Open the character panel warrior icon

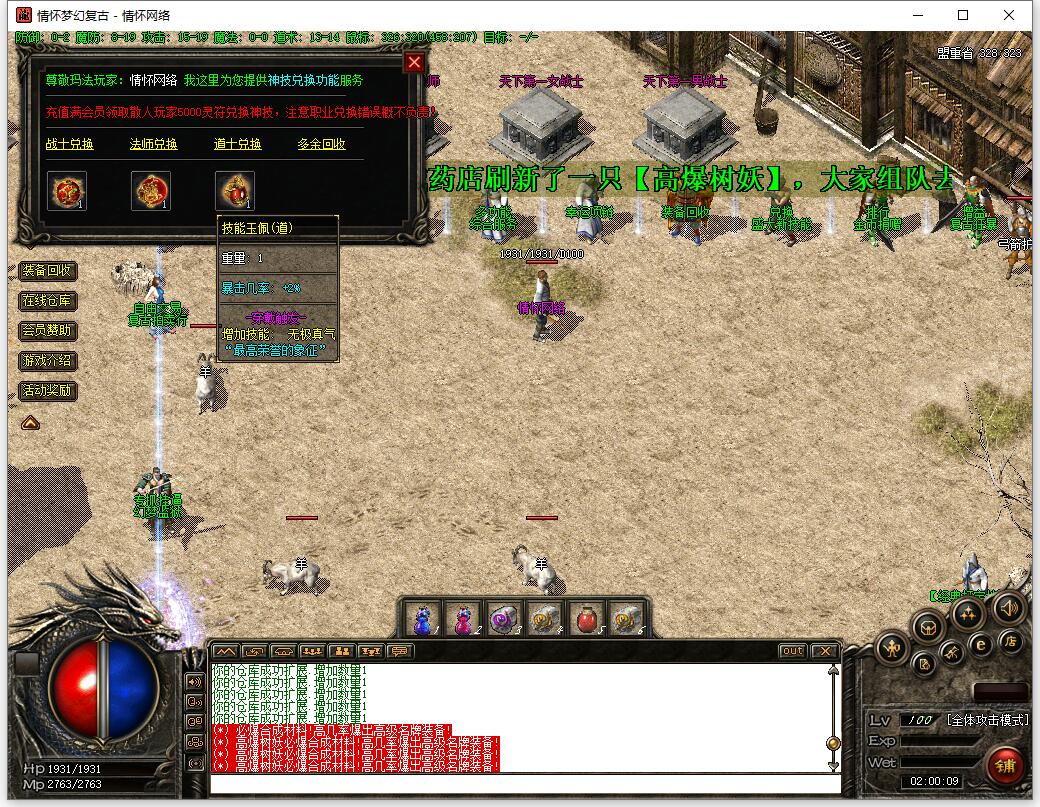(x=892, y=650)
